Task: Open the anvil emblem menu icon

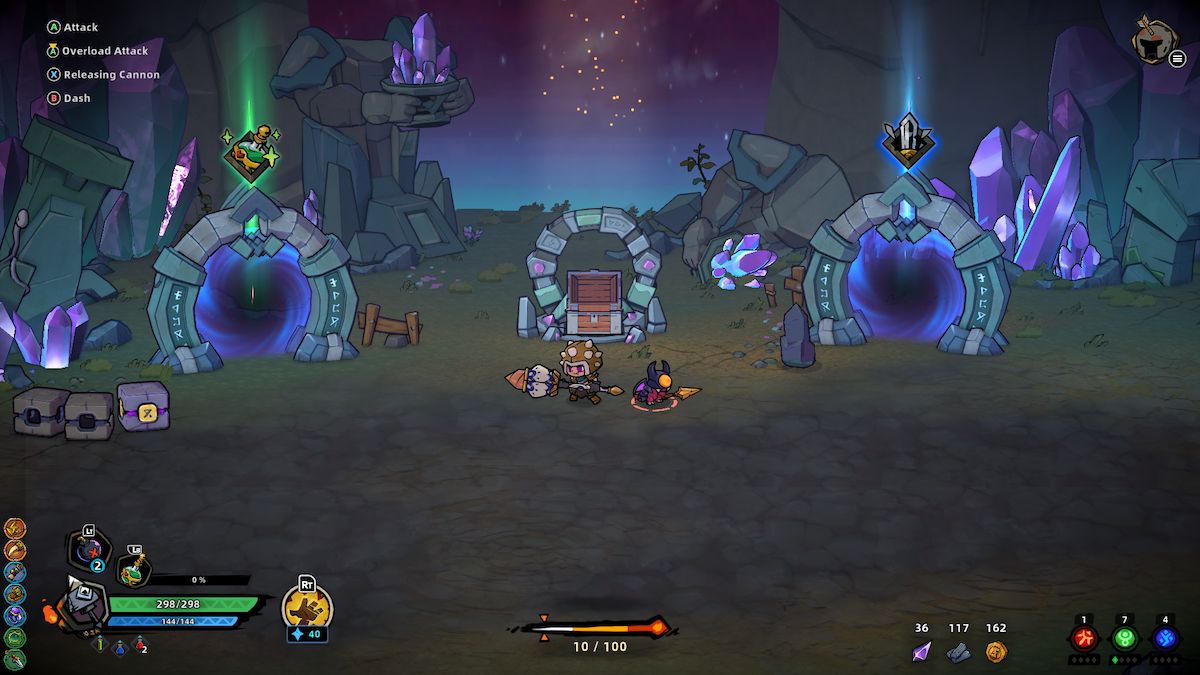Action: (1153, 40)
